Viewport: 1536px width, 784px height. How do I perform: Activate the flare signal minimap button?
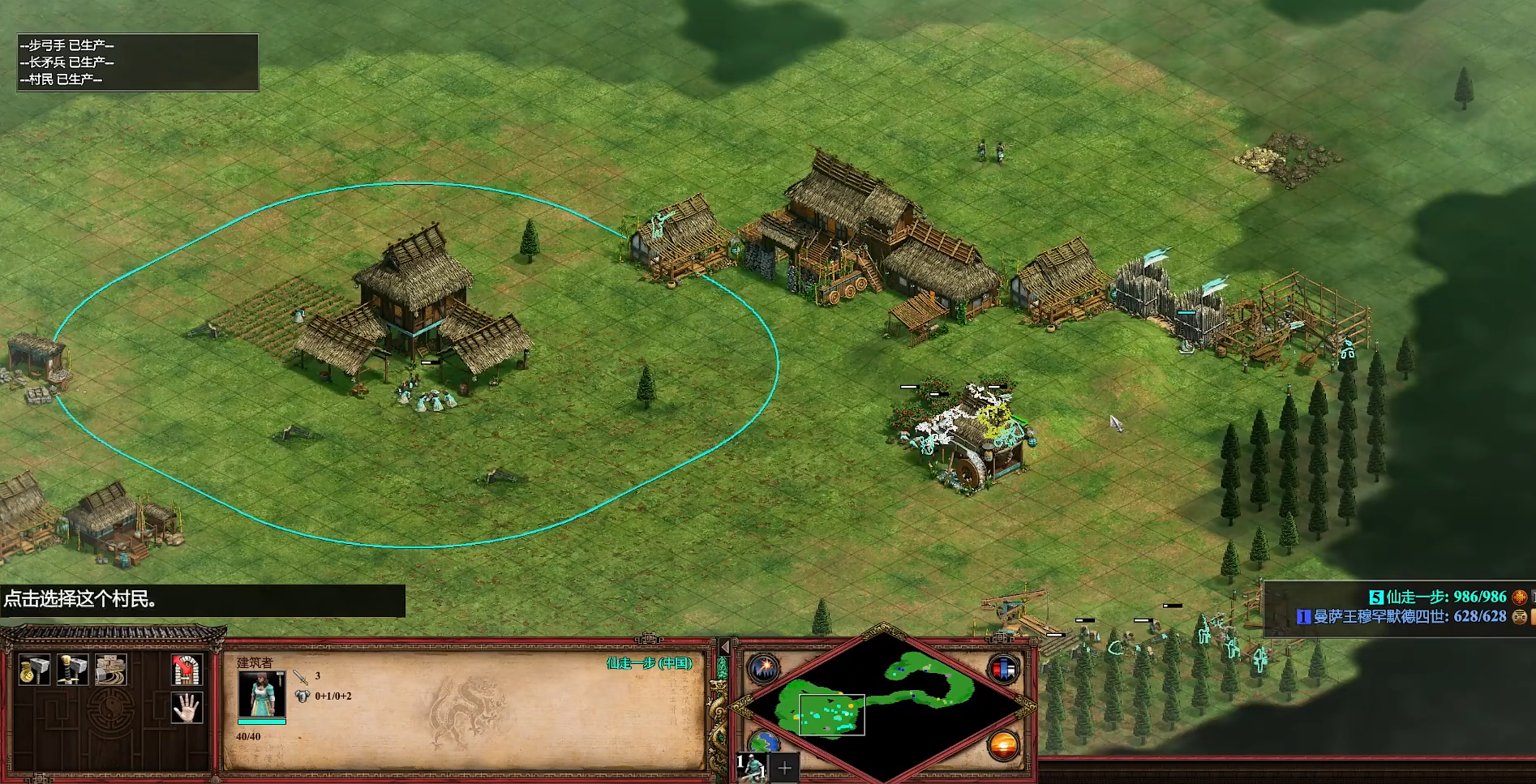pos(763,669)
